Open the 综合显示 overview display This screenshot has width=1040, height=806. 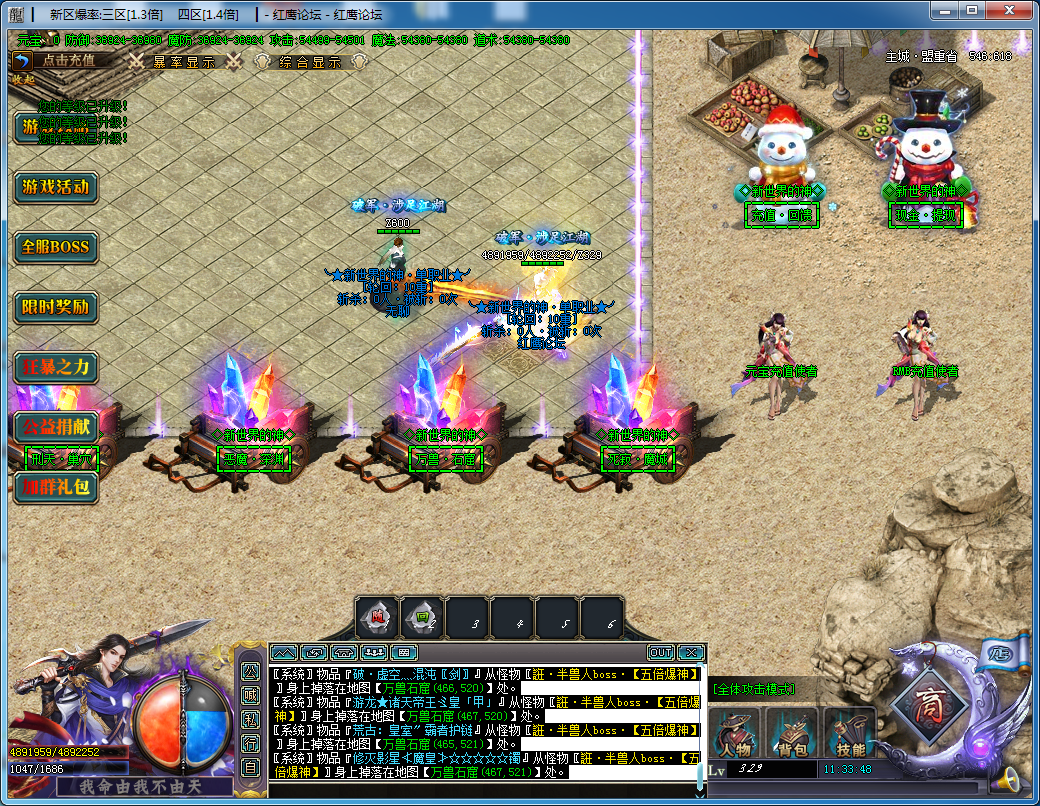pyautogui.click(x=311, y=61)
